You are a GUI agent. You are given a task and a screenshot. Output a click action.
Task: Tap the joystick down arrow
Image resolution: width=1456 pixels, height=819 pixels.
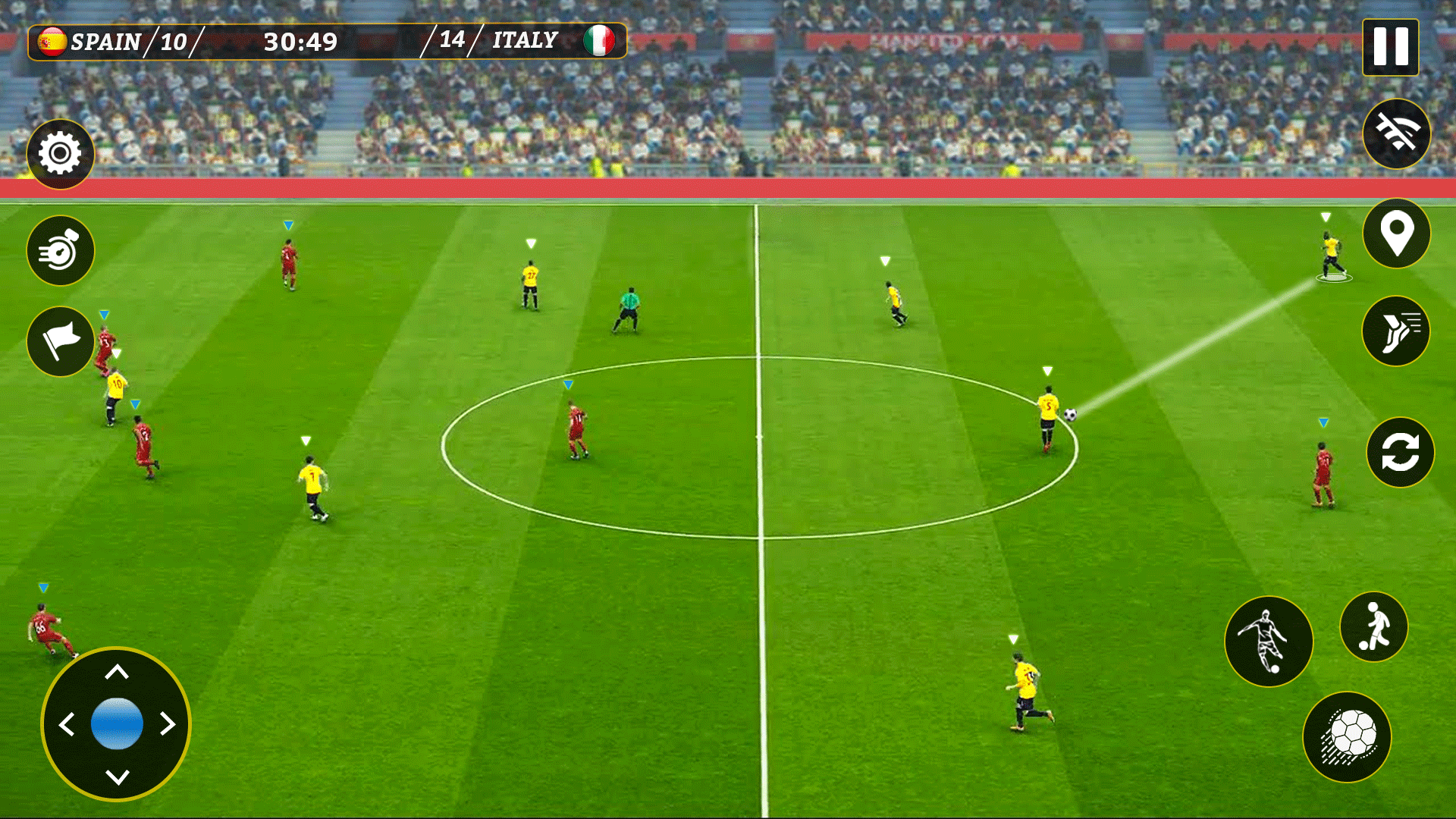[x=117, y=777]
